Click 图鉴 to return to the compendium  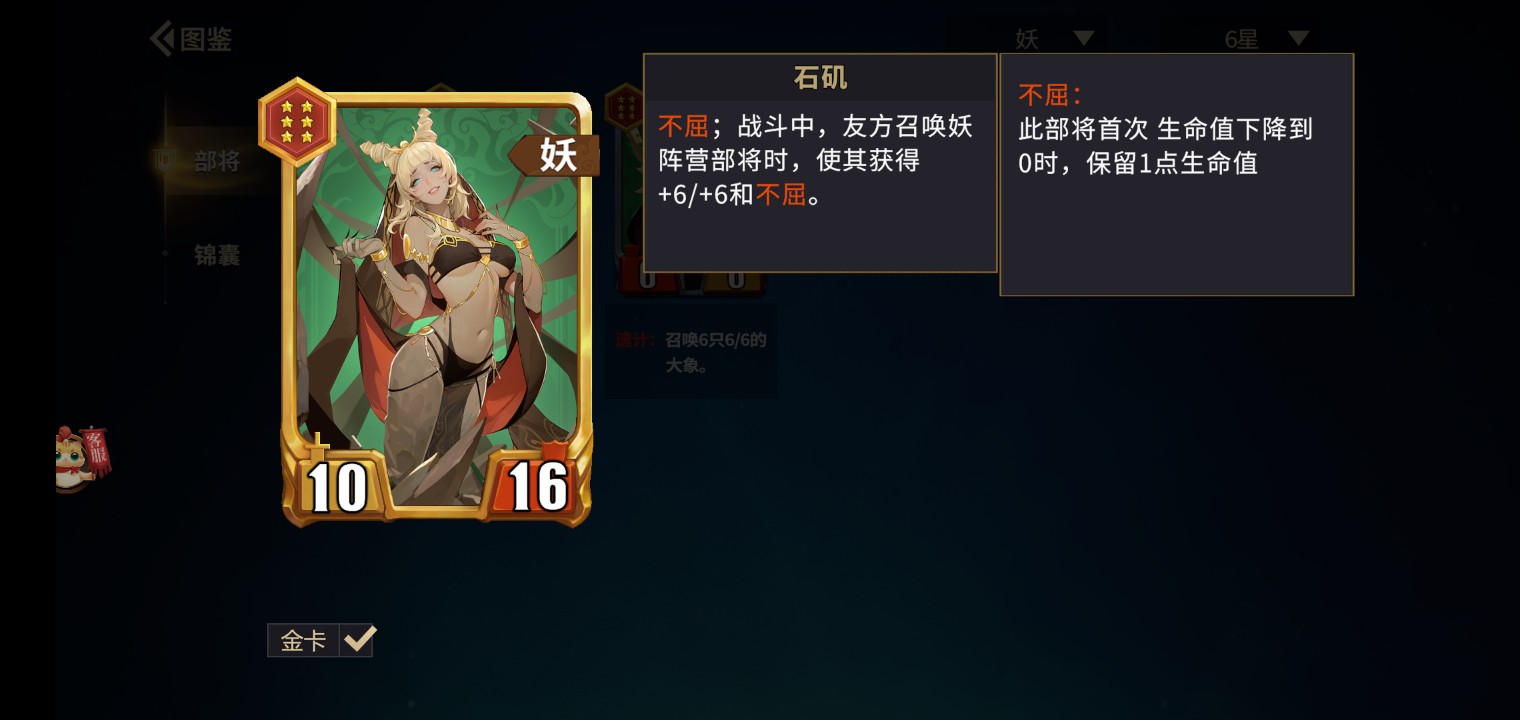click(207, 38)
